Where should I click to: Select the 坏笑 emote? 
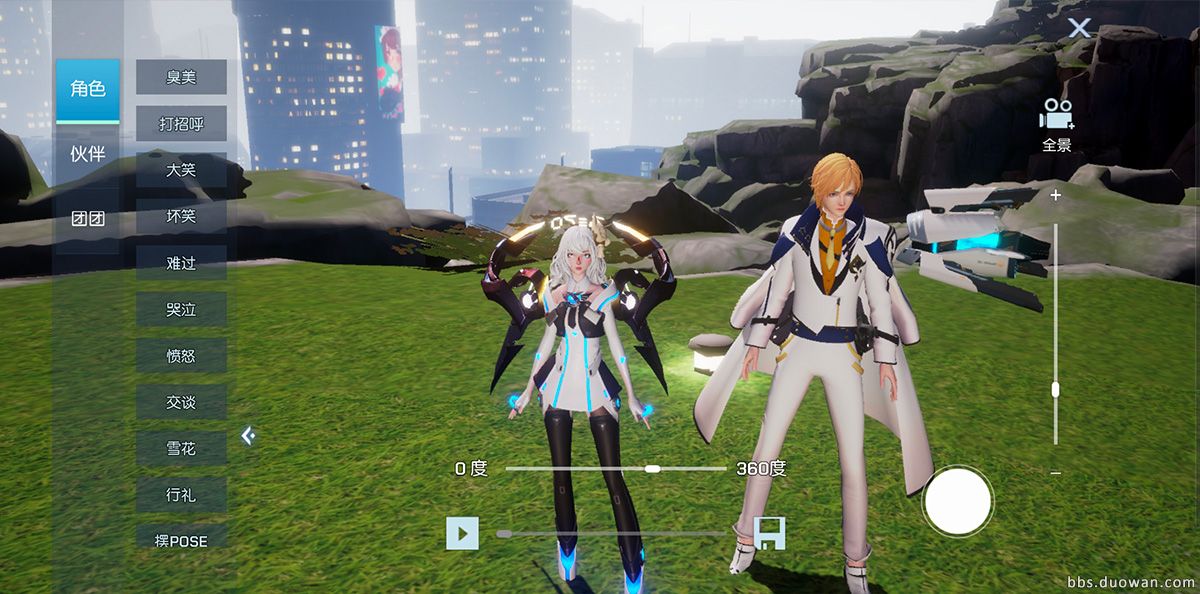181,216
